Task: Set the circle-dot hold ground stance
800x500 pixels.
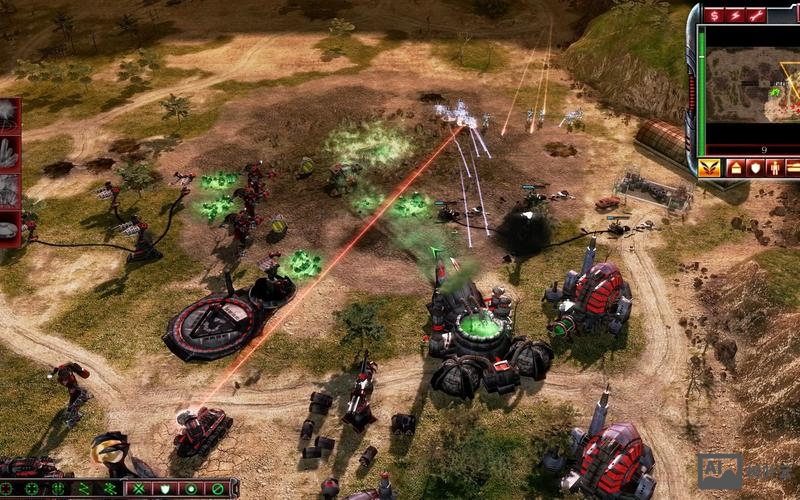Action: (x=190, y=489)
